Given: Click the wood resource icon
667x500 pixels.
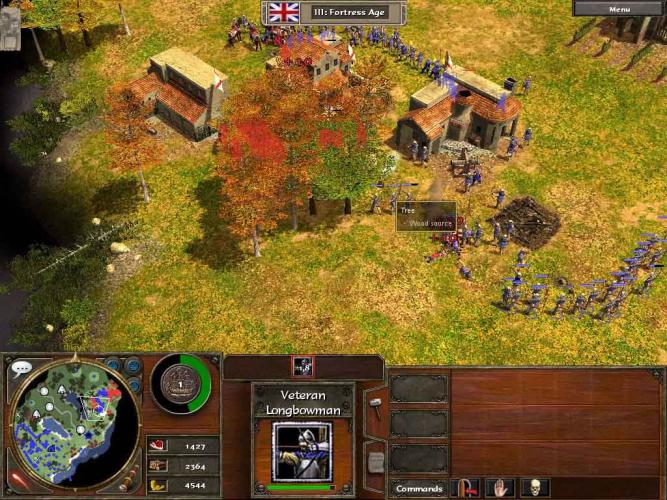Looking at the screenshot, I should [157, 465].
